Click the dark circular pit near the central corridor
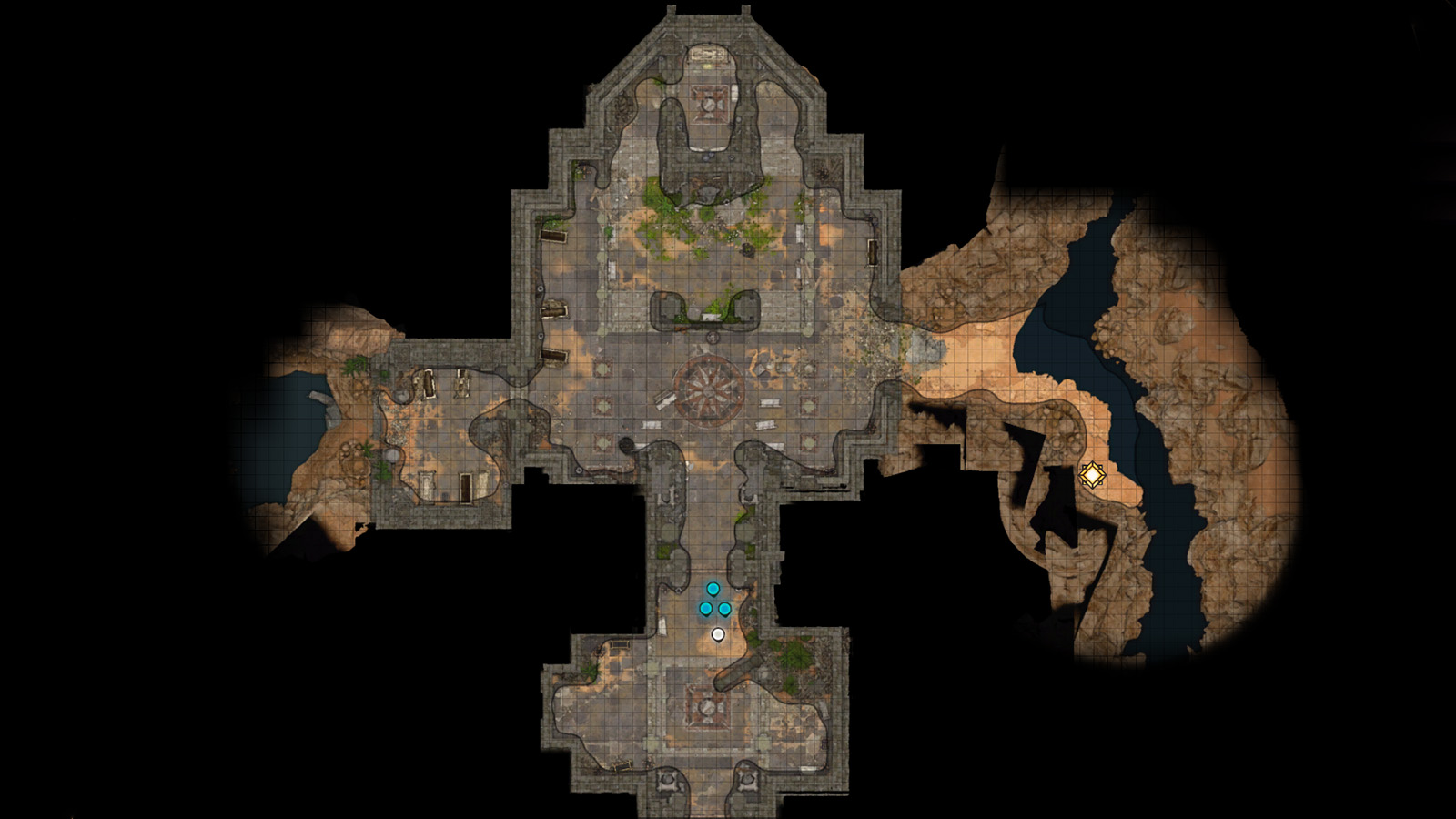The width and height of the screenshot is (1456, 819). point(627,443)
